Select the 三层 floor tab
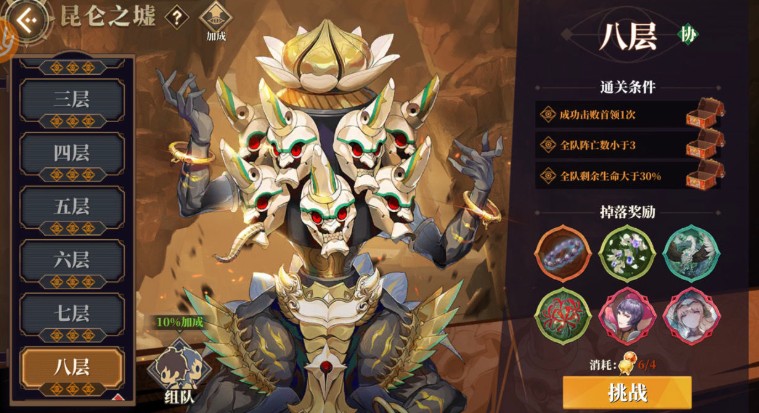759x413 pixels. (72, 100)
